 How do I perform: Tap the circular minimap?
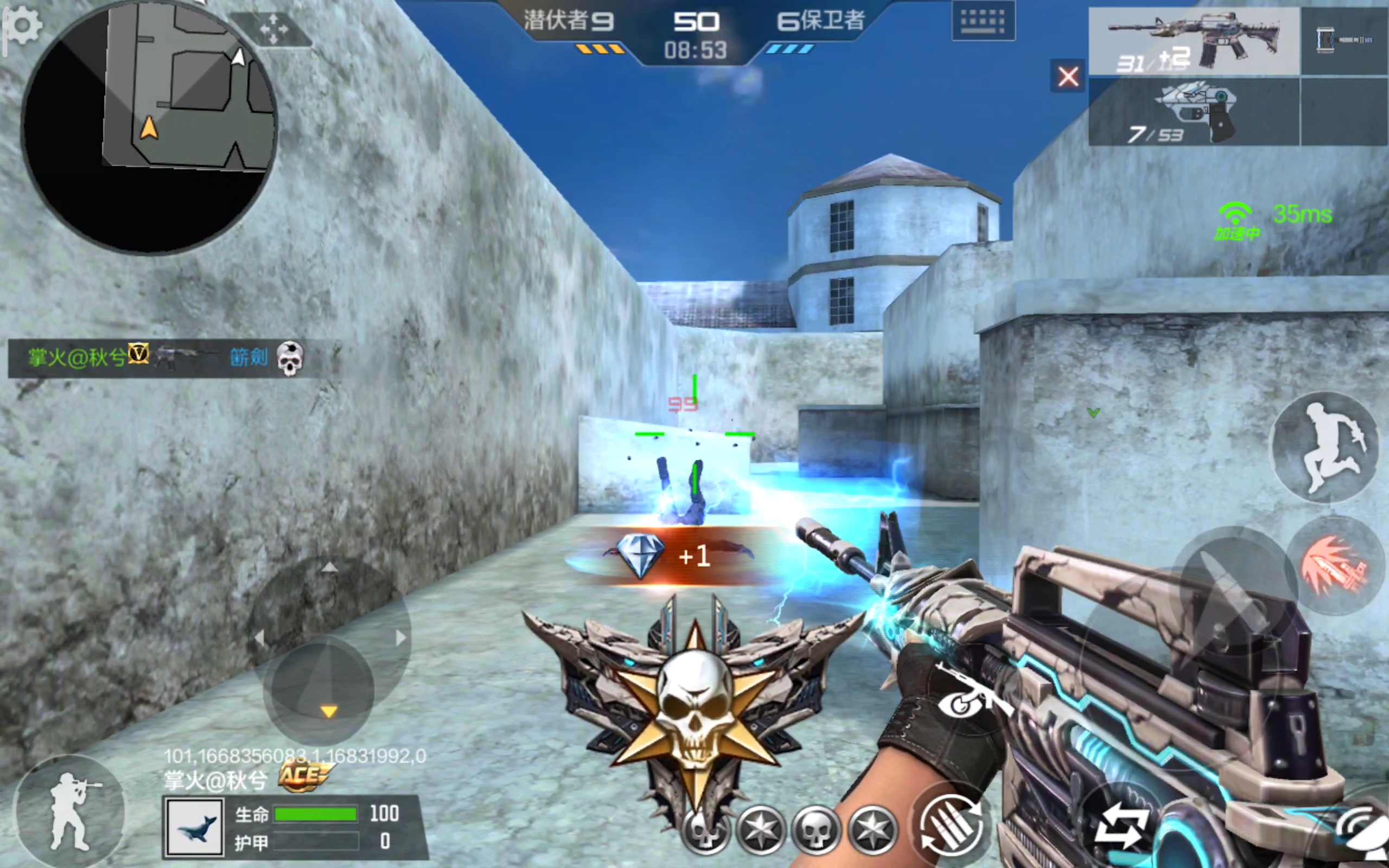tap(149, 126)
